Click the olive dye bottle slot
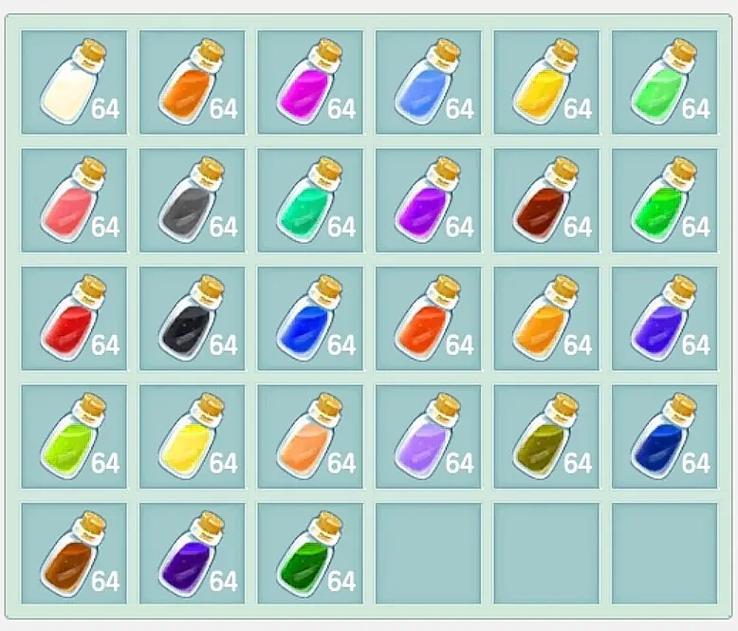Image resolution: width=738 pixels, height=631 pixels. tap(546, 436)
